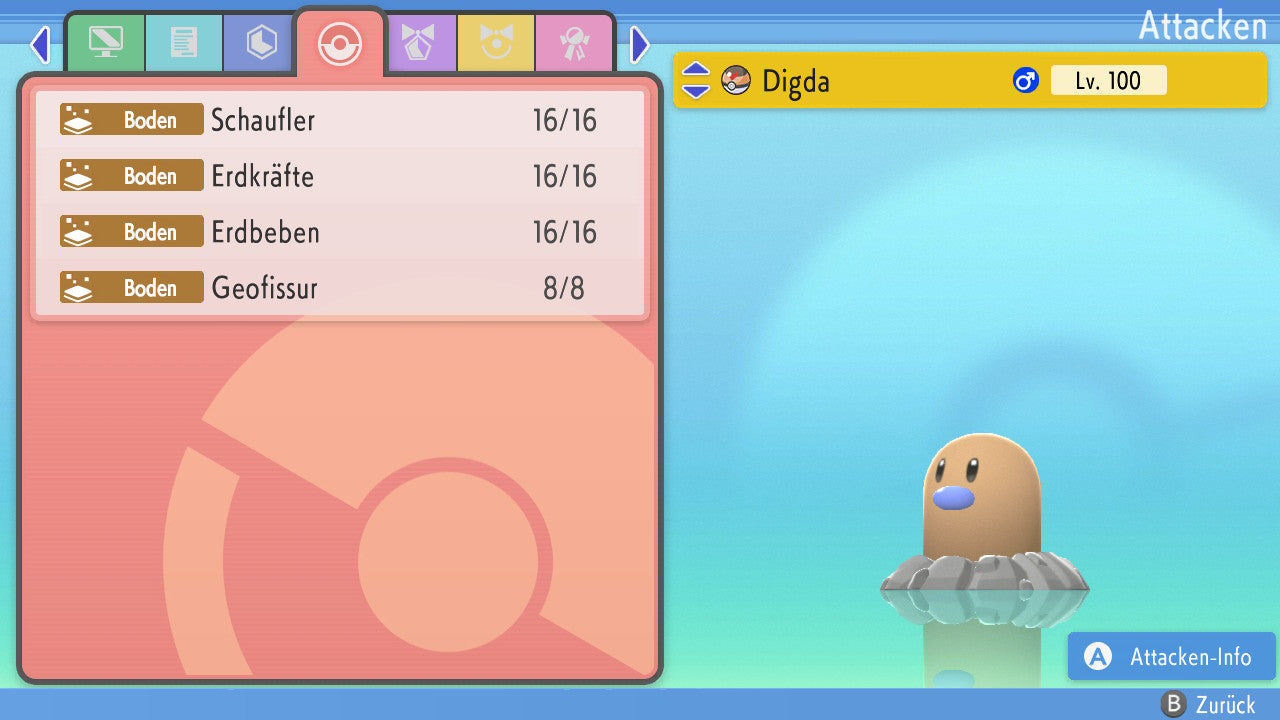Open the Attacken-Info button
1280x720 pixels.
[x=1171, y=657]
